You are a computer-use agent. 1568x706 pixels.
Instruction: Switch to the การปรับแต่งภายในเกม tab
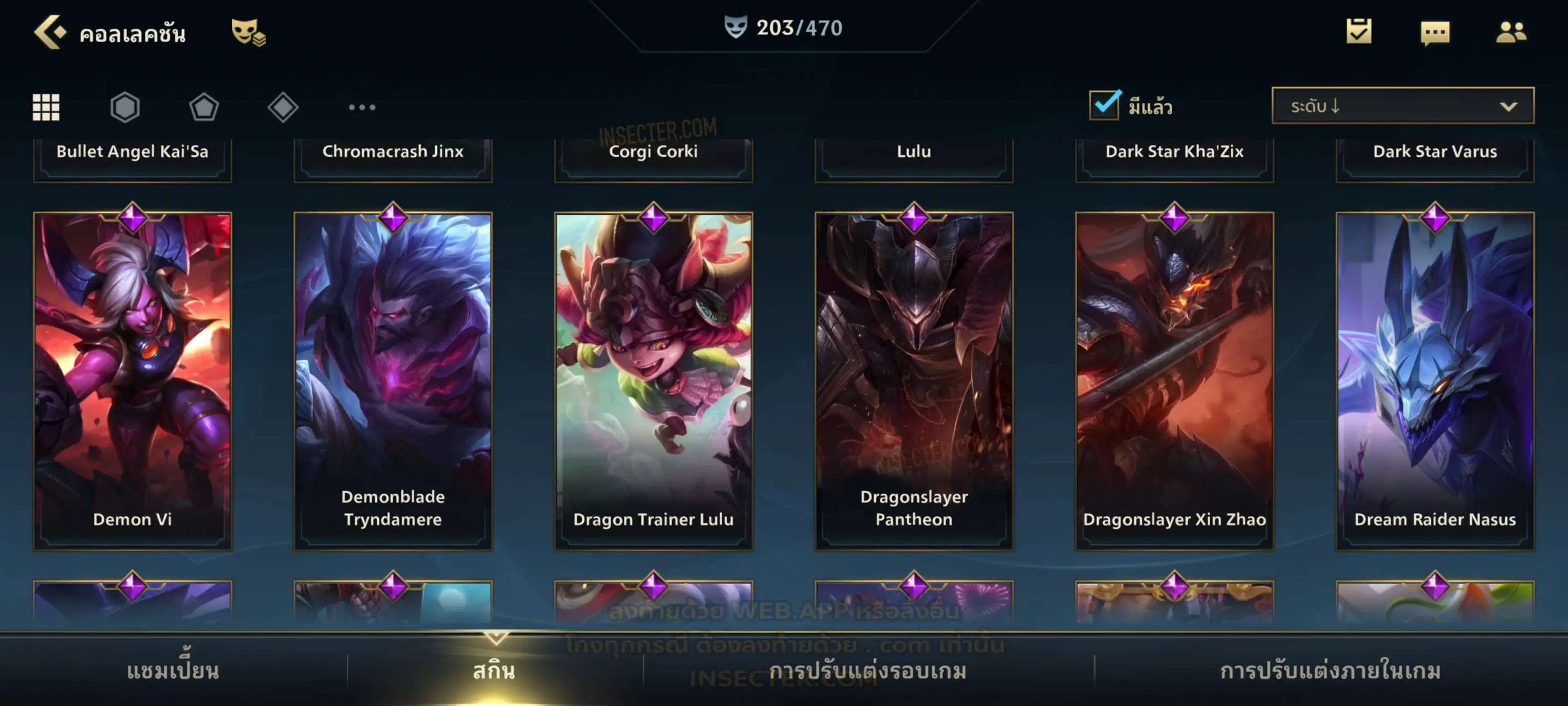(x=1330, y=670)
